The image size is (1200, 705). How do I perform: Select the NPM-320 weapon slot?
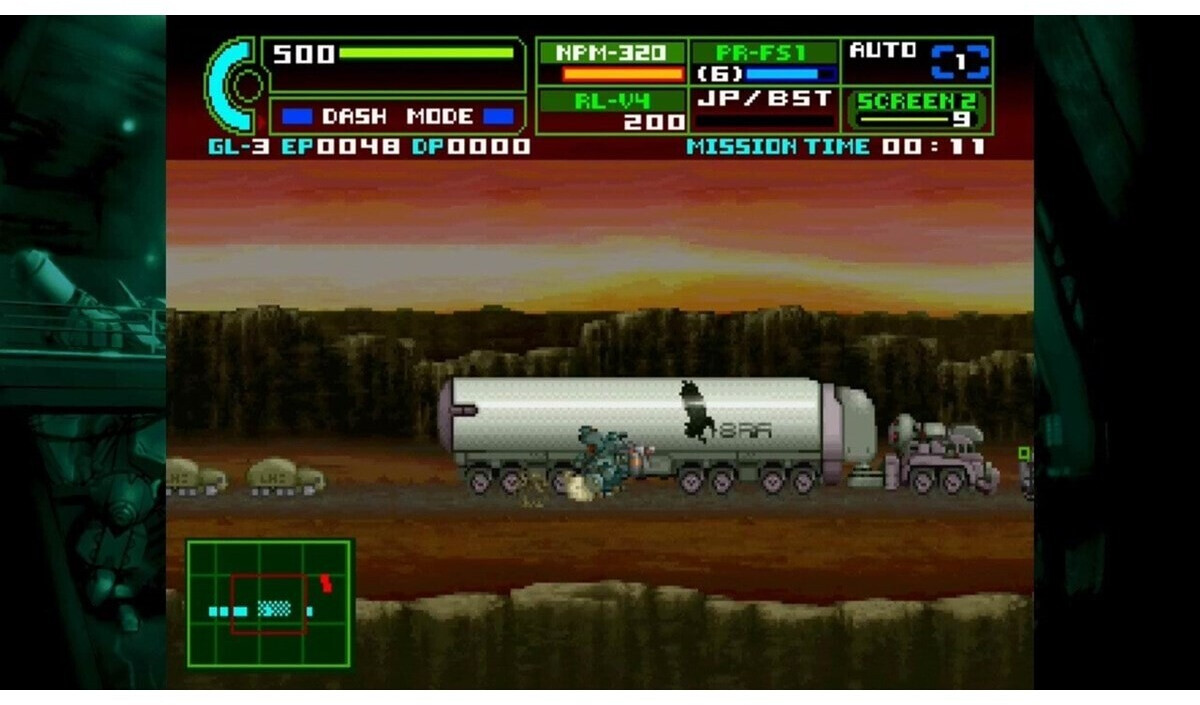(612, 62)
